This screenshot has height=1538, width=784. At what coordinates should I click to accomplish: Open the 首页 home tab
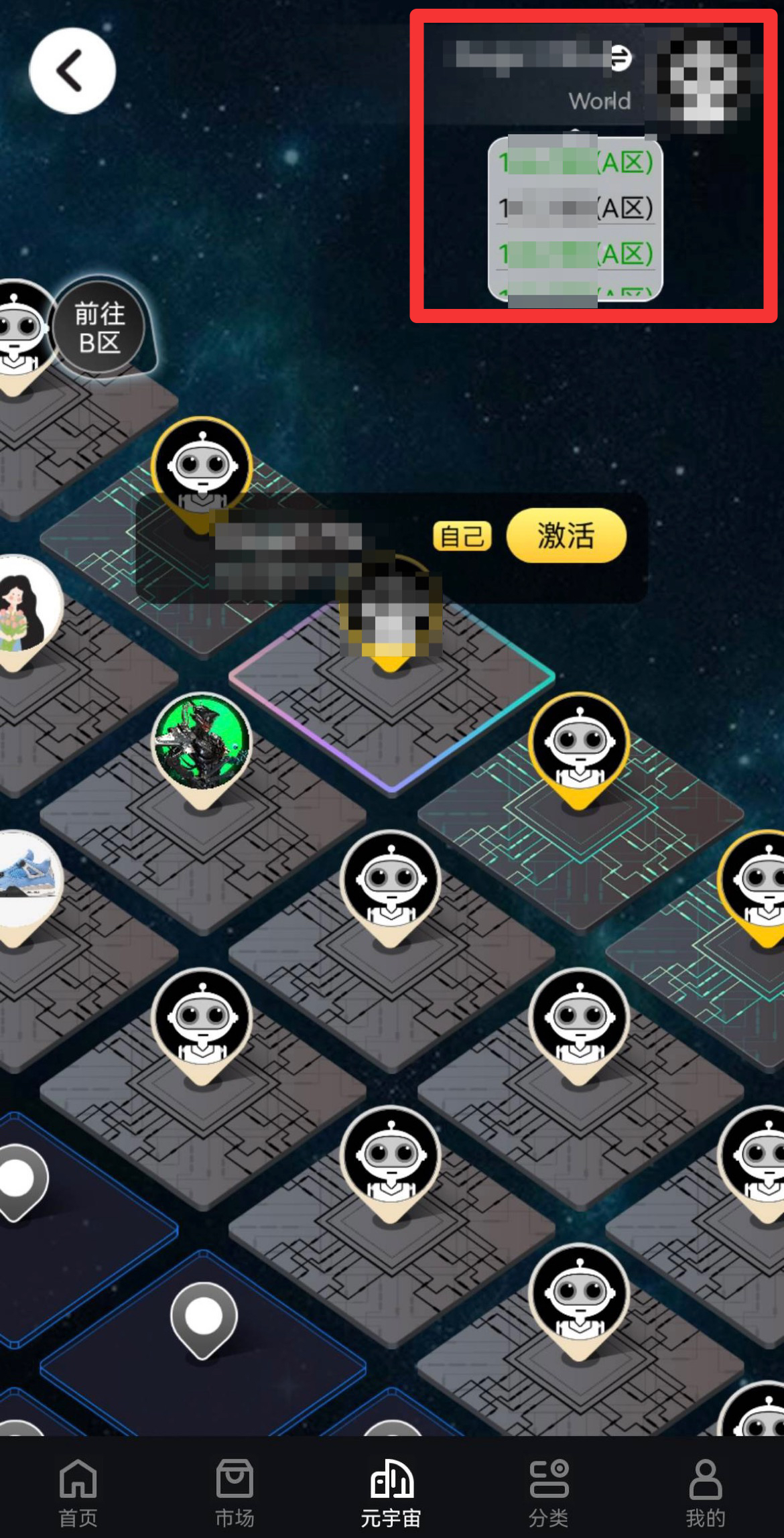tap(78, 1490)
